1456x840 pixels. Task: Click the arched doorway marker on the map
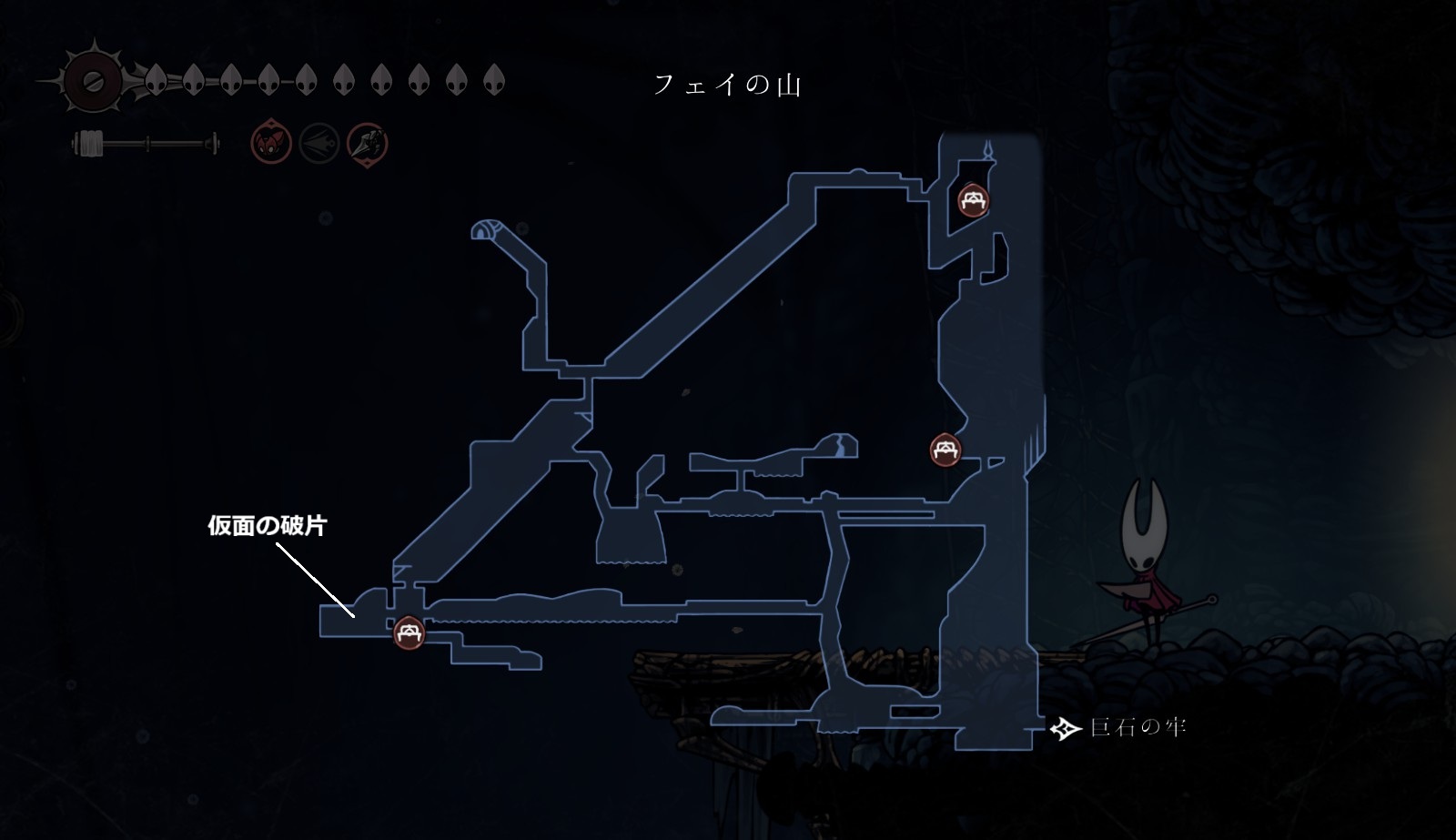pyautogui.click(x=483, y=230)
